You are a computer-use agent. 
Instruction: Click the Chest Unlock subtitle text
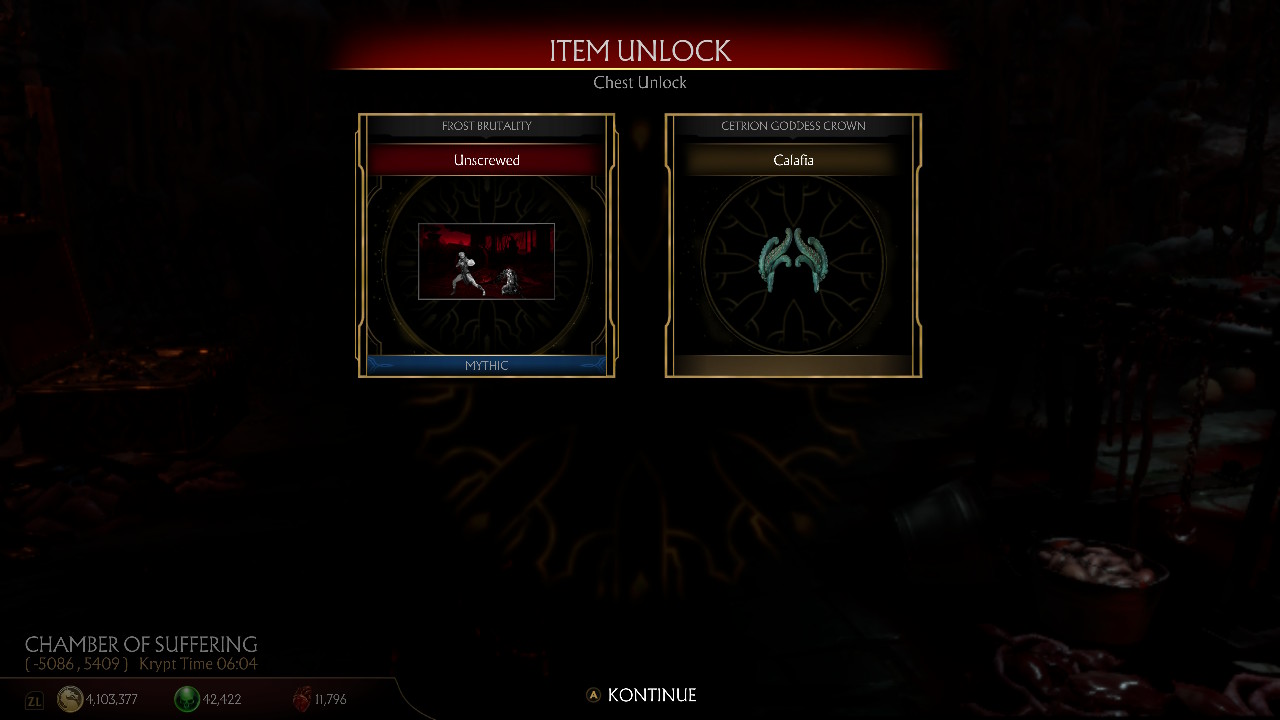point(640,83)
